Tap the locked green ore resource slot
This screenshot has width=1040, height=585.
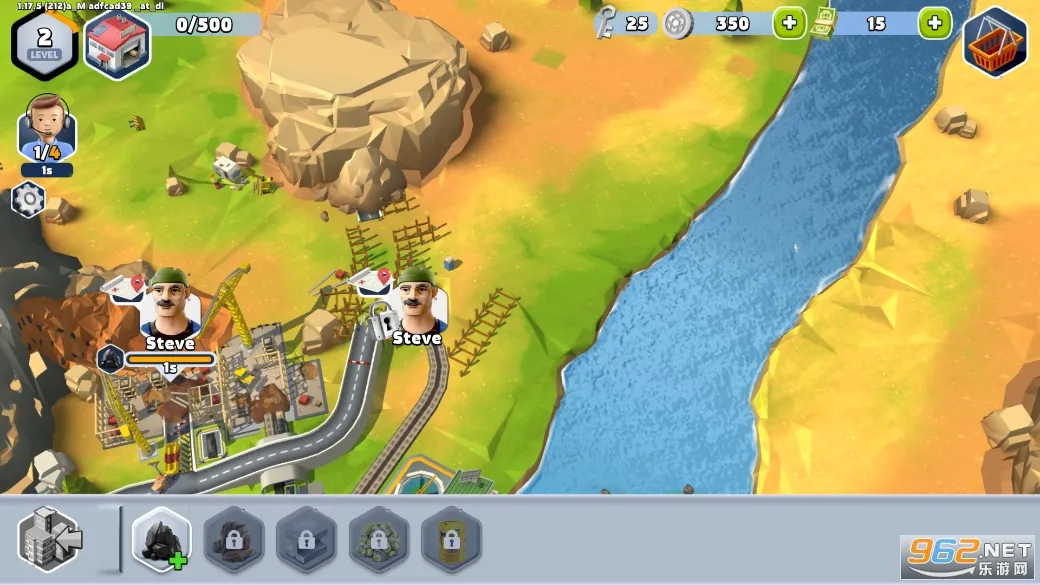[378, 539]
